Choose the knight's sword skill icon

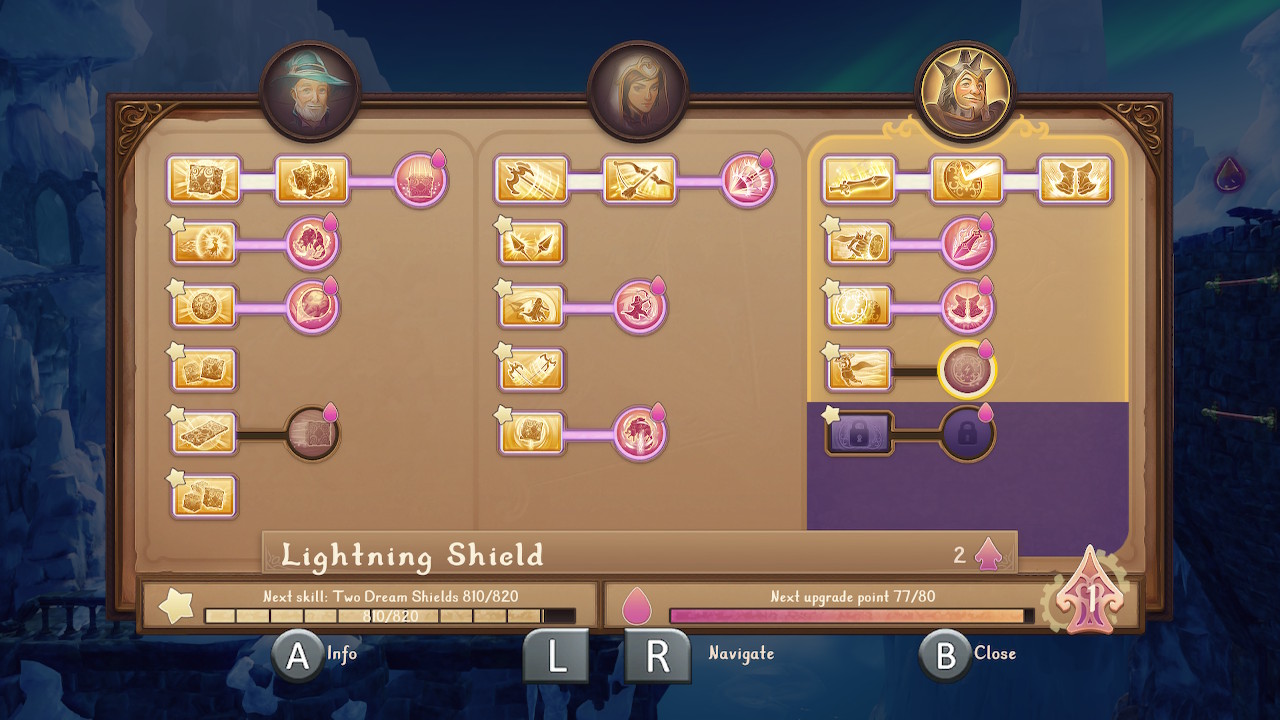859,180
